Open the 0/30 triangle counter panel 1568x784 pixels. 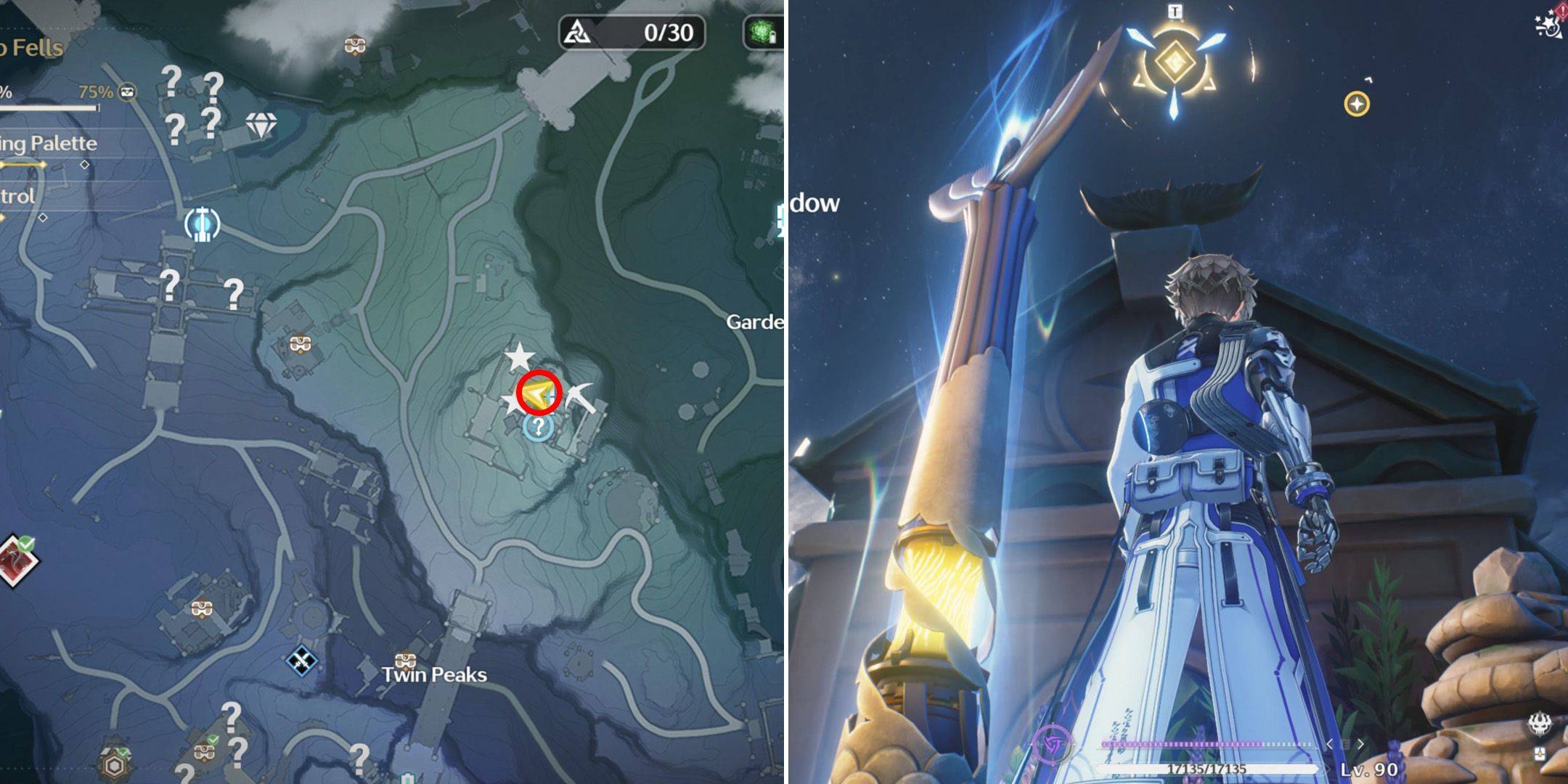tap(632, 33)
